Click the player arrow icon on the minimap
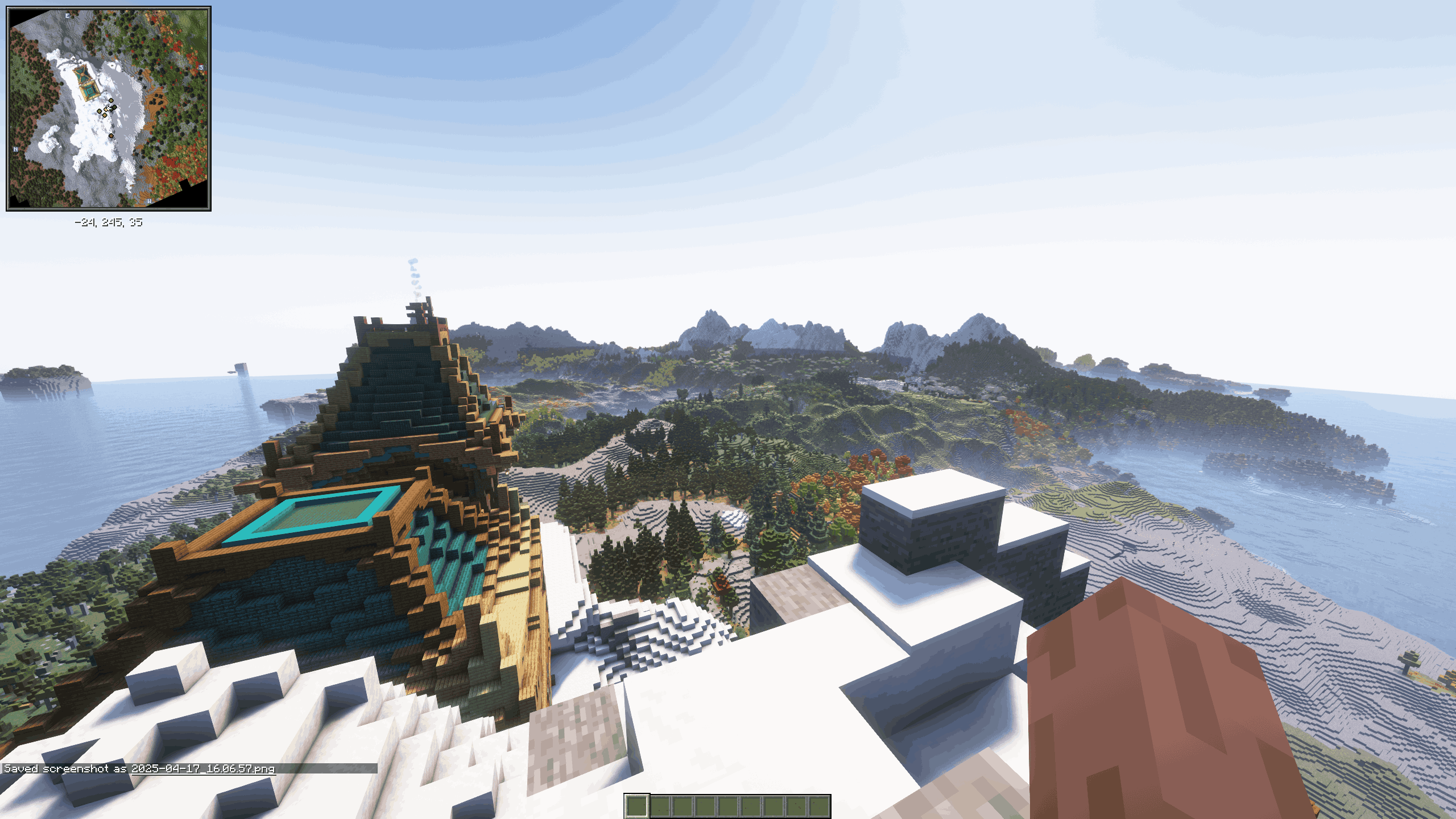The image size is (1456, 819). [x=109, y=107]
